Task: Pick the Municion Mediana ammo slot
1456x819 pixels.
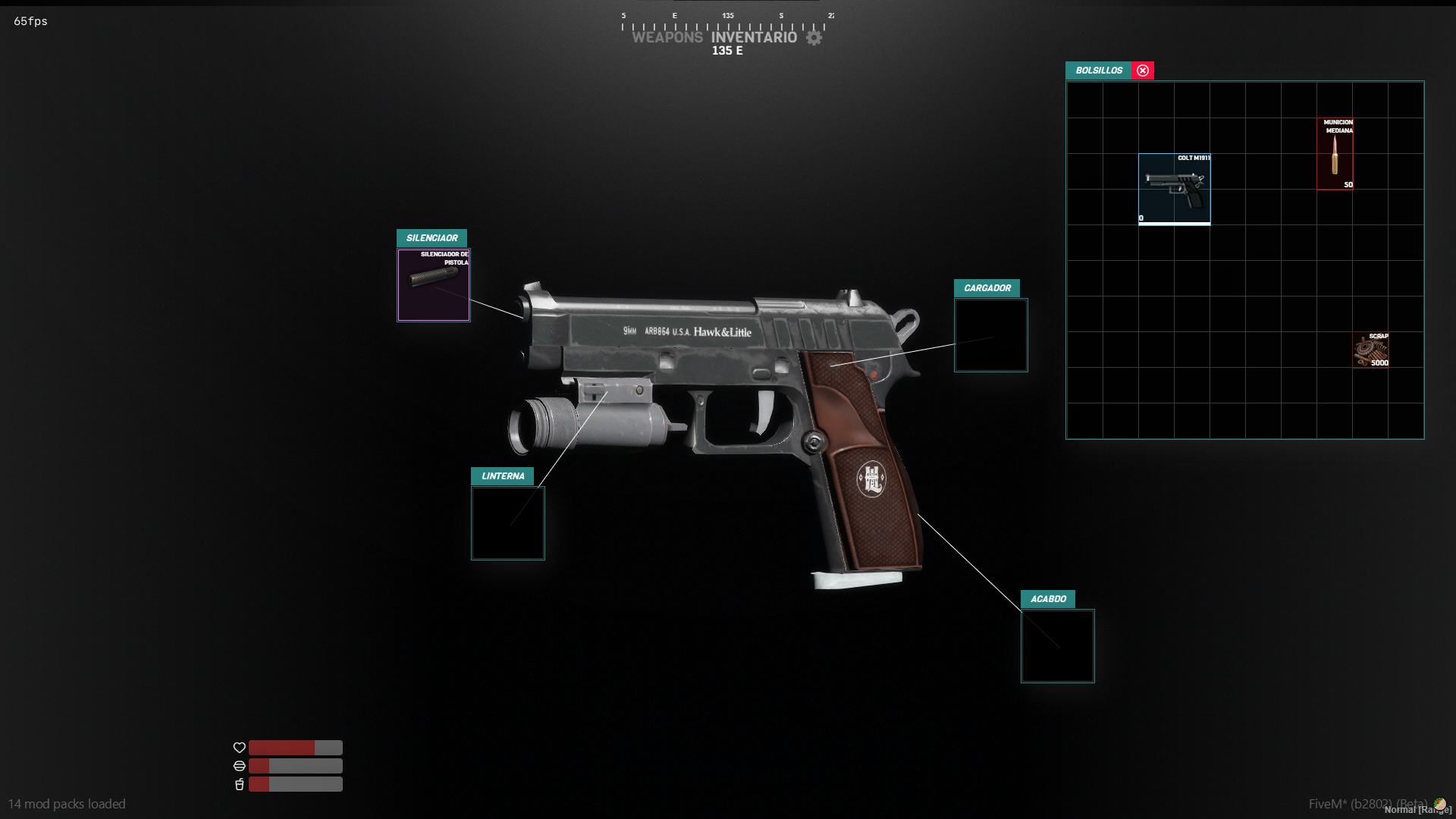Action: click(x=1335, y=154)
